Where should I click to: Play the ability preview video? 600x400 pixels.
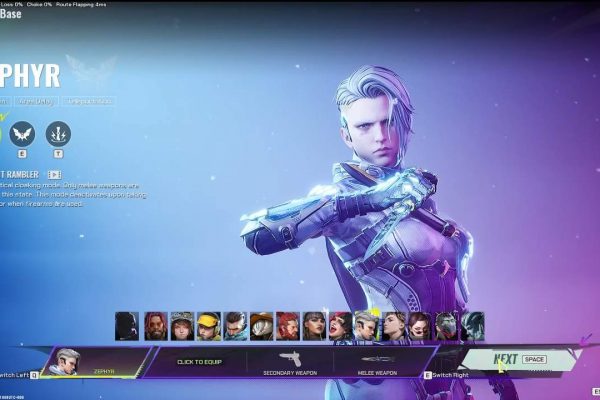pos(55,174)
